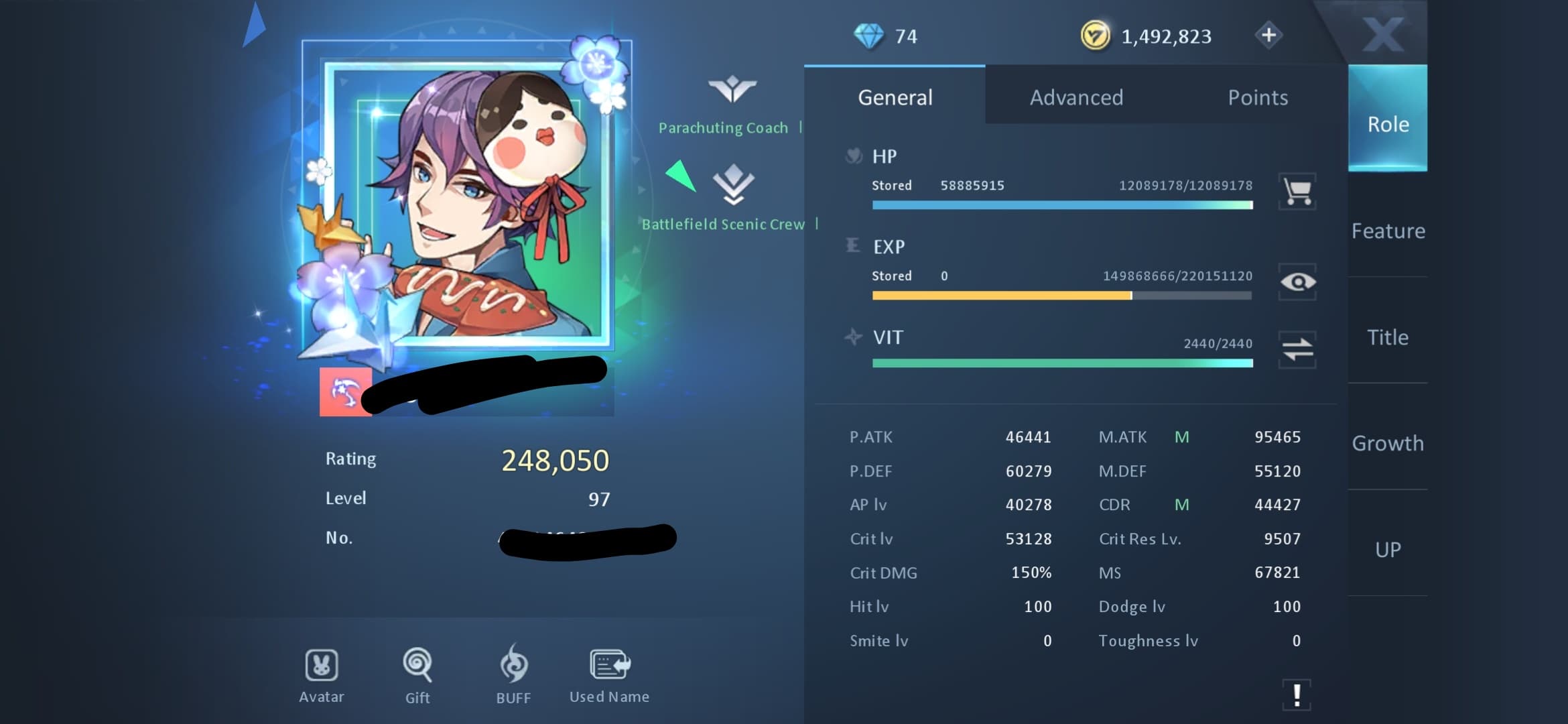Close the character panel with the X
Viewport: 1568px width, 724px height.
[1382, 34]
